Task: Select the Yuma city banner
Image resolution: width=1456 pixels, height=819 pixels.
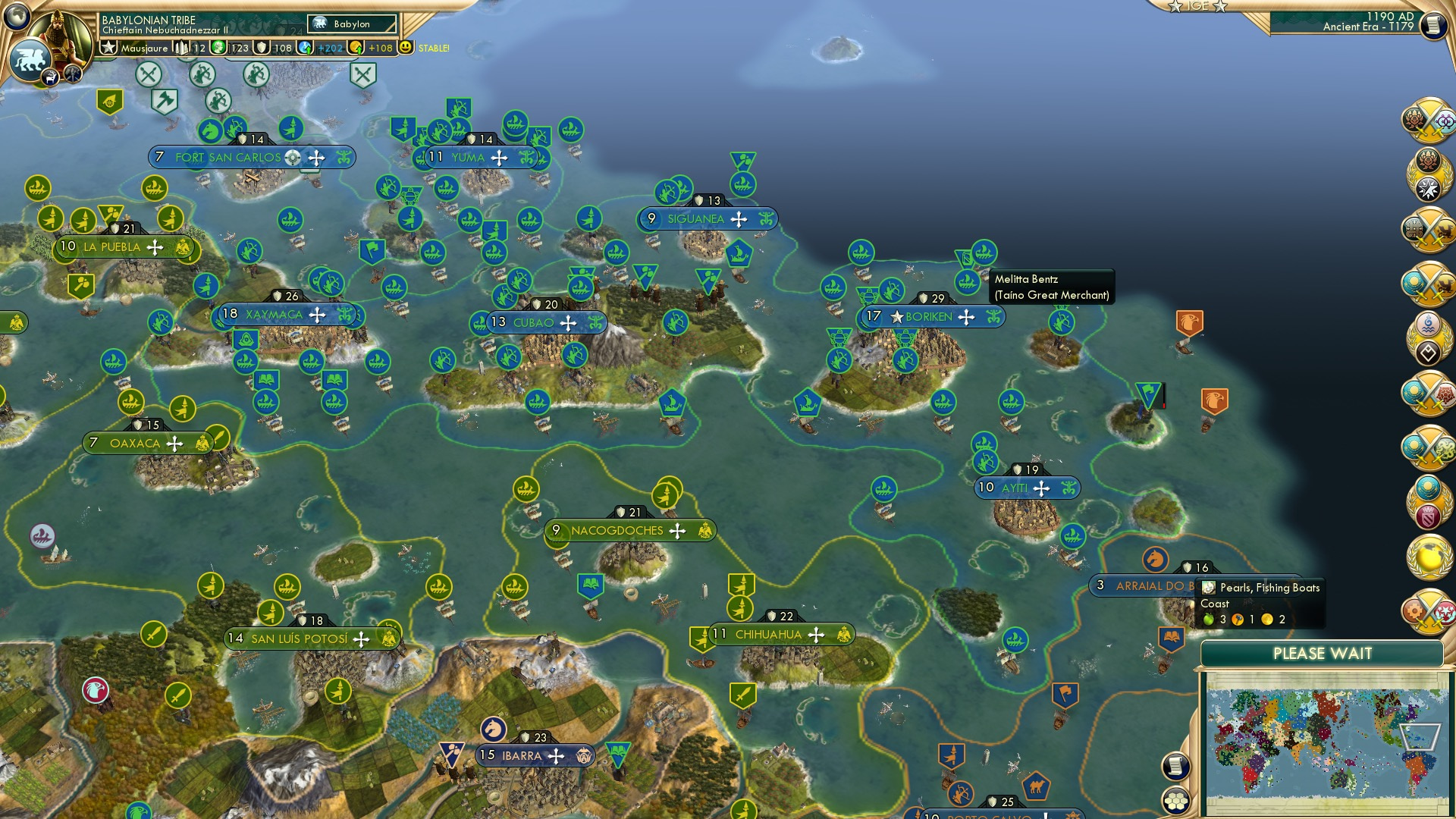Action: 468,158
